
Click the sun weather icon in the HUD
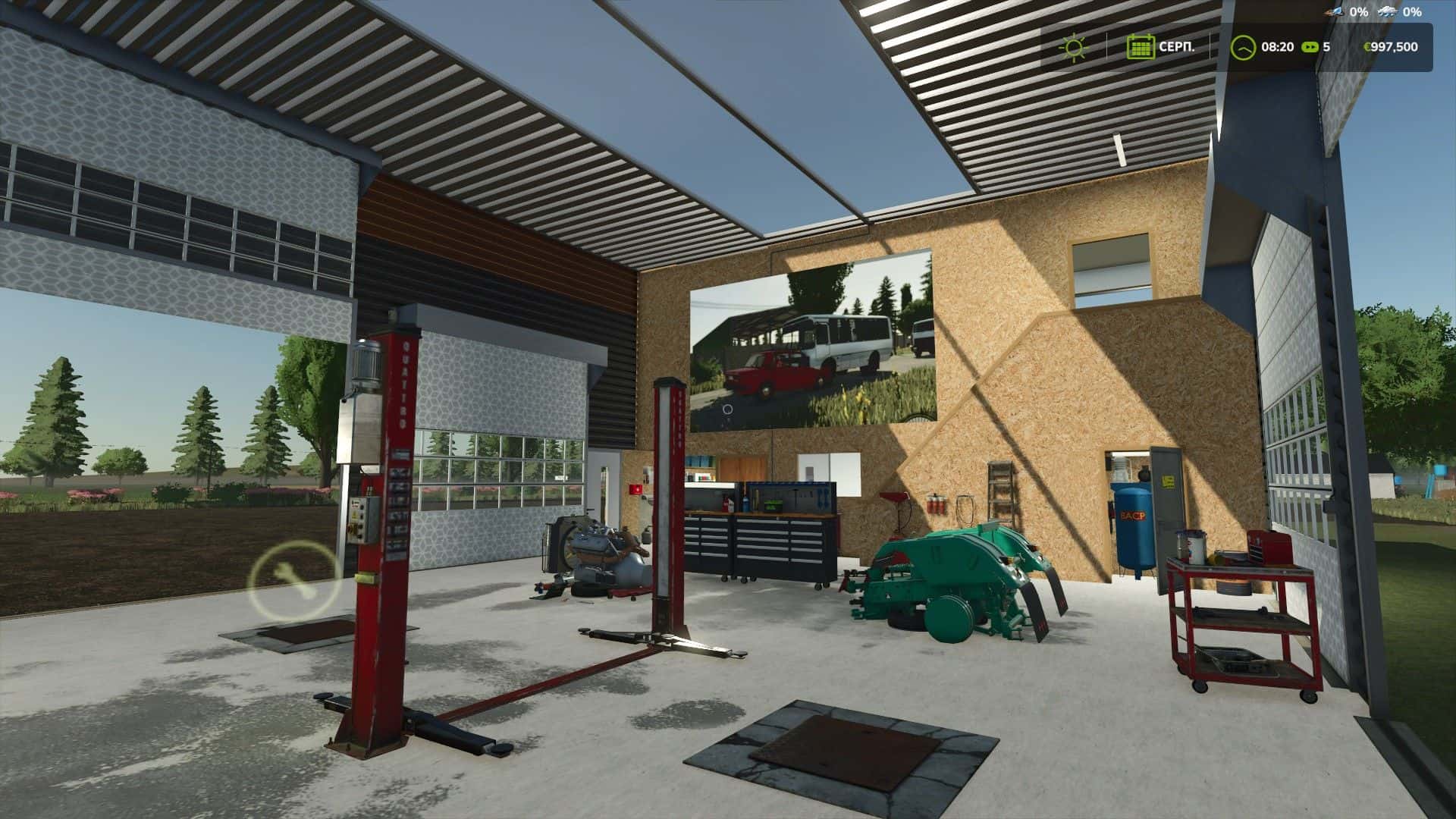1075,47
